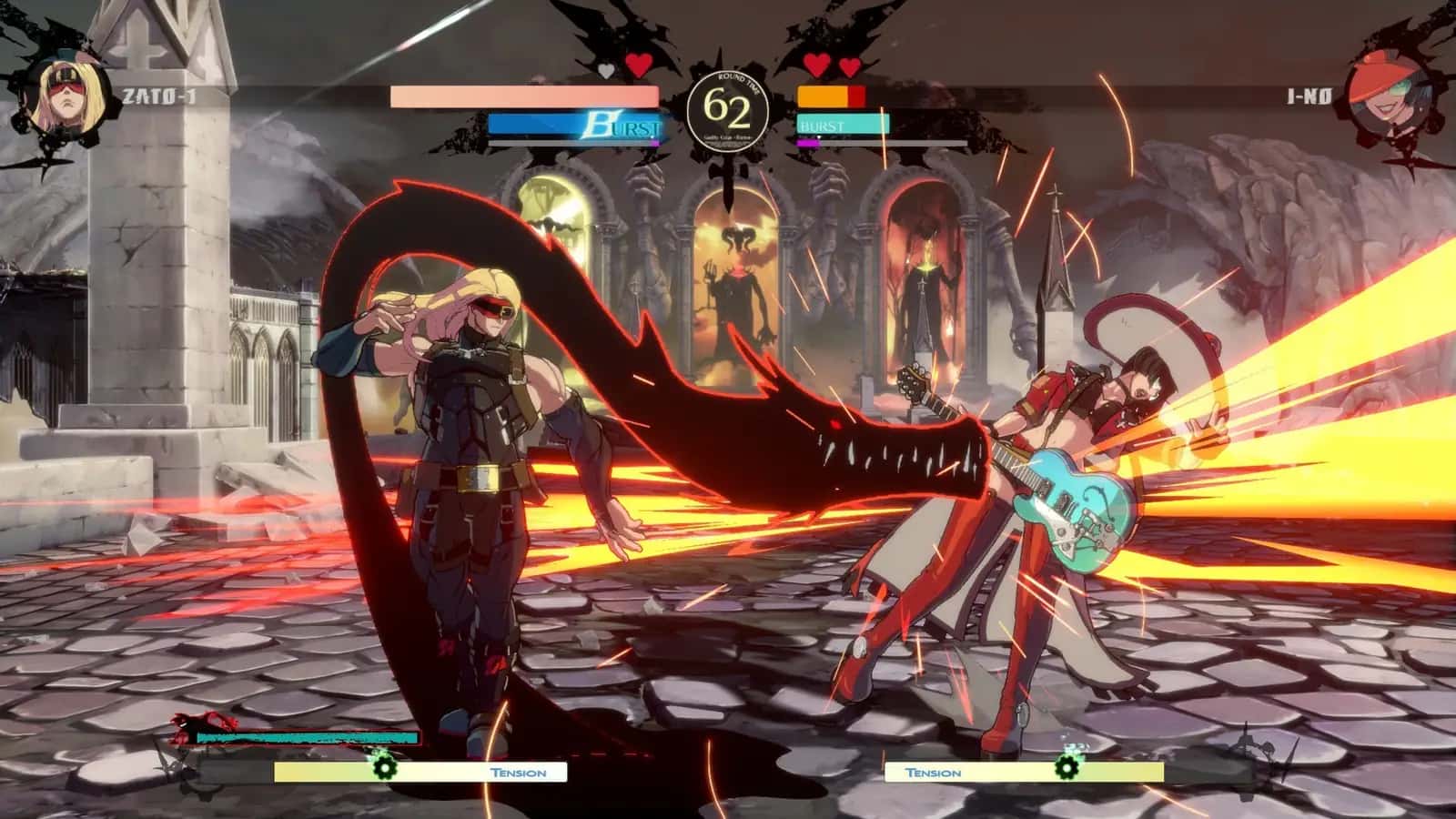Click the red heart above Zato-1's health bar
Image resolution: width=1456 pixels, height=819 pixels.
[637, 66]
